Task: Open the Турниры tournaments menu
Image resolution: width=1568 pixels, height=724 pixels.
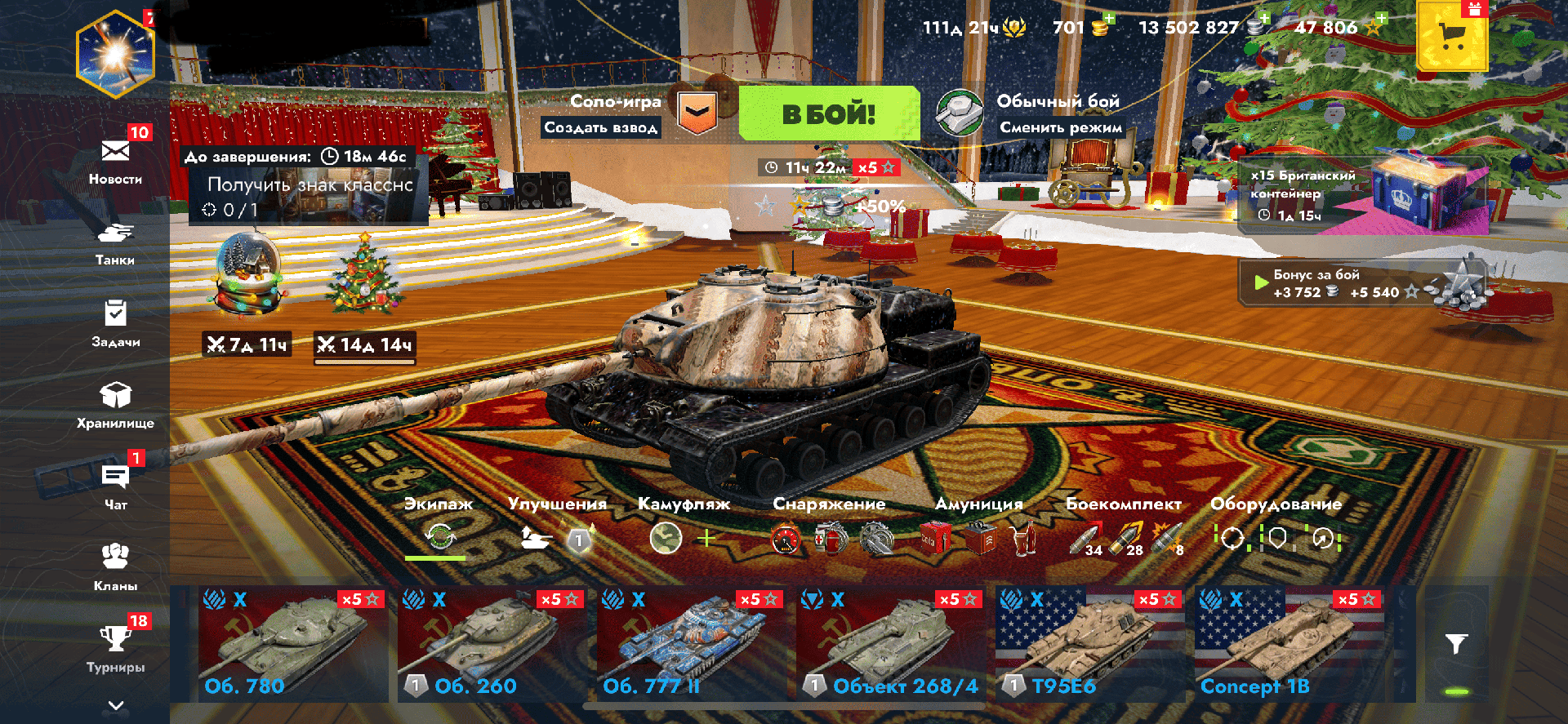Action: (115, 648)
